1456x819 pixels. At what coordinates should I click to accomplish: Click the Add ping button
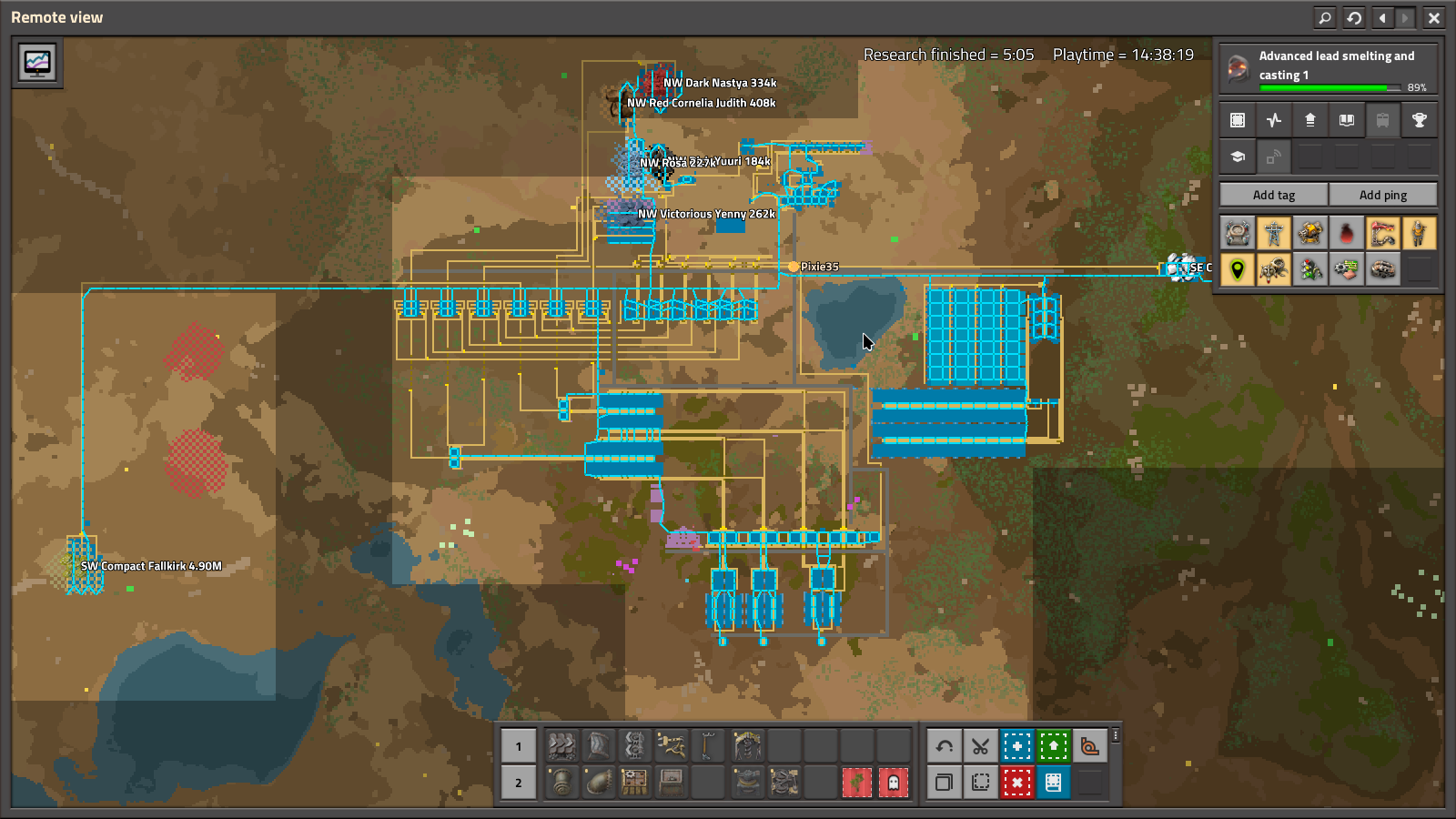pos(1384,194)
